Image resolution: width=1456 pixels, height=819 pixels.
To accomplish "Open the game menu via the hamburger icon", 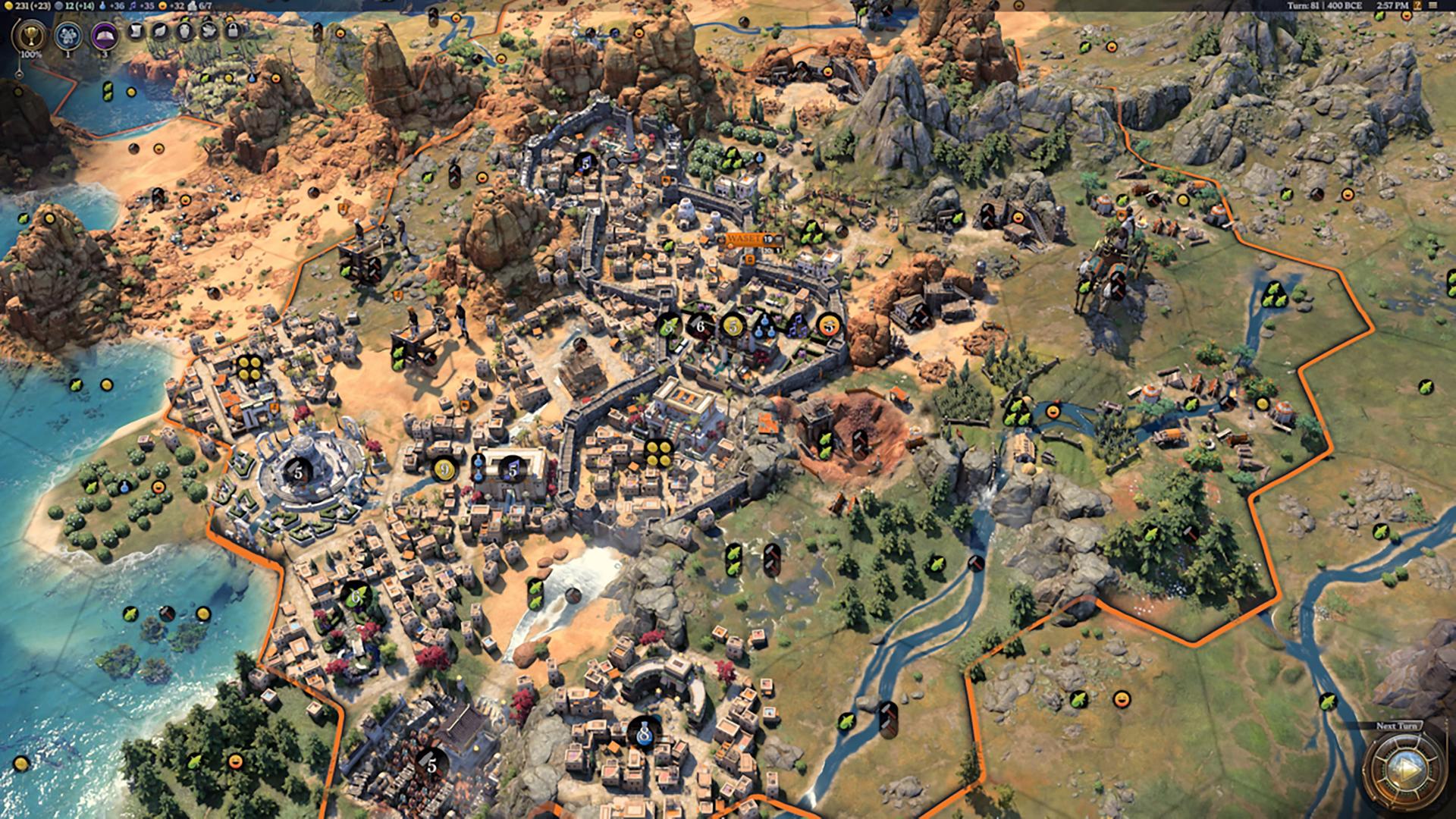I will click(x=1433, y=6).
